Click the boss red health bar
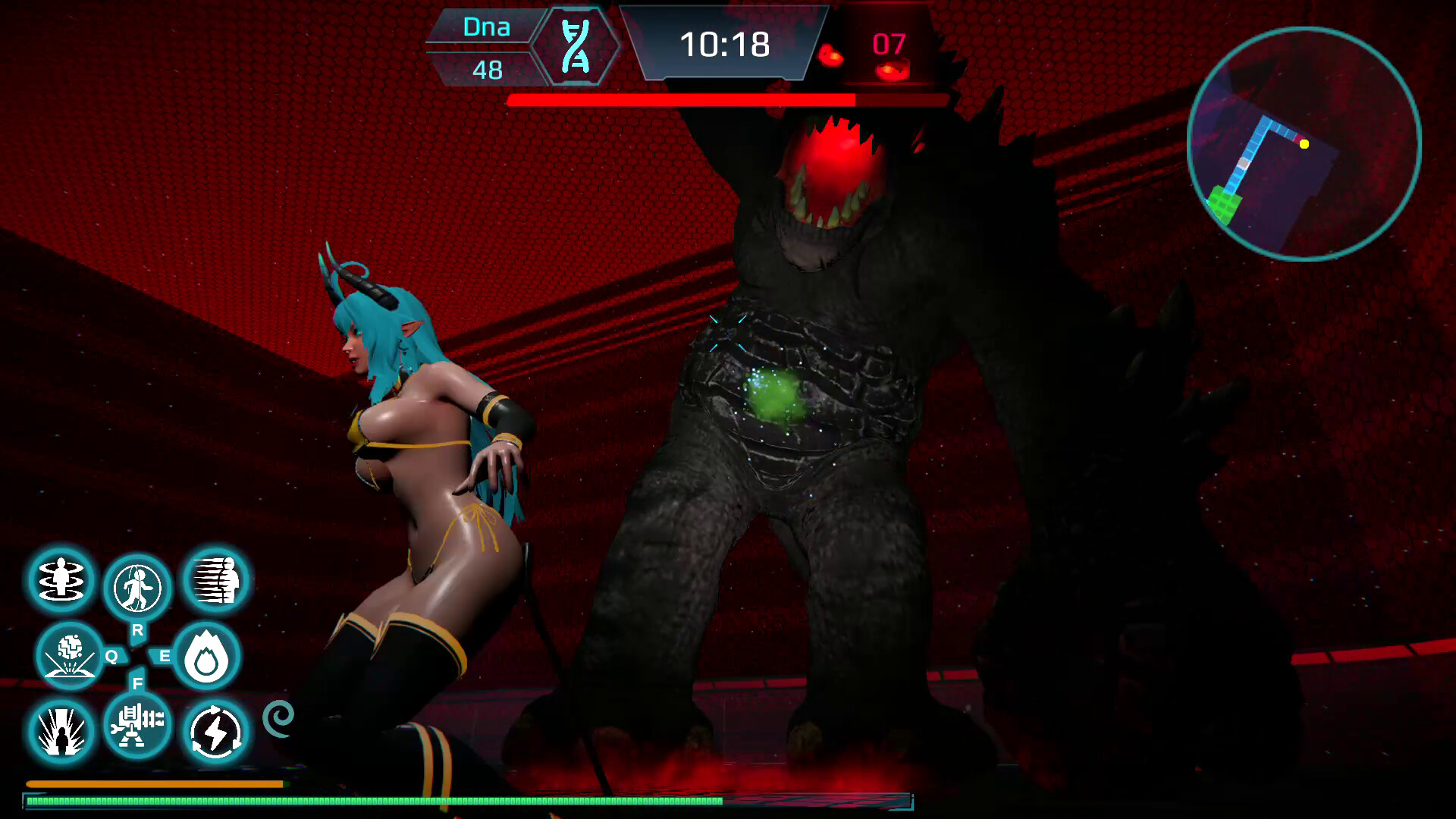This screenshot has width=1456, height=819. tap(682, 99)
